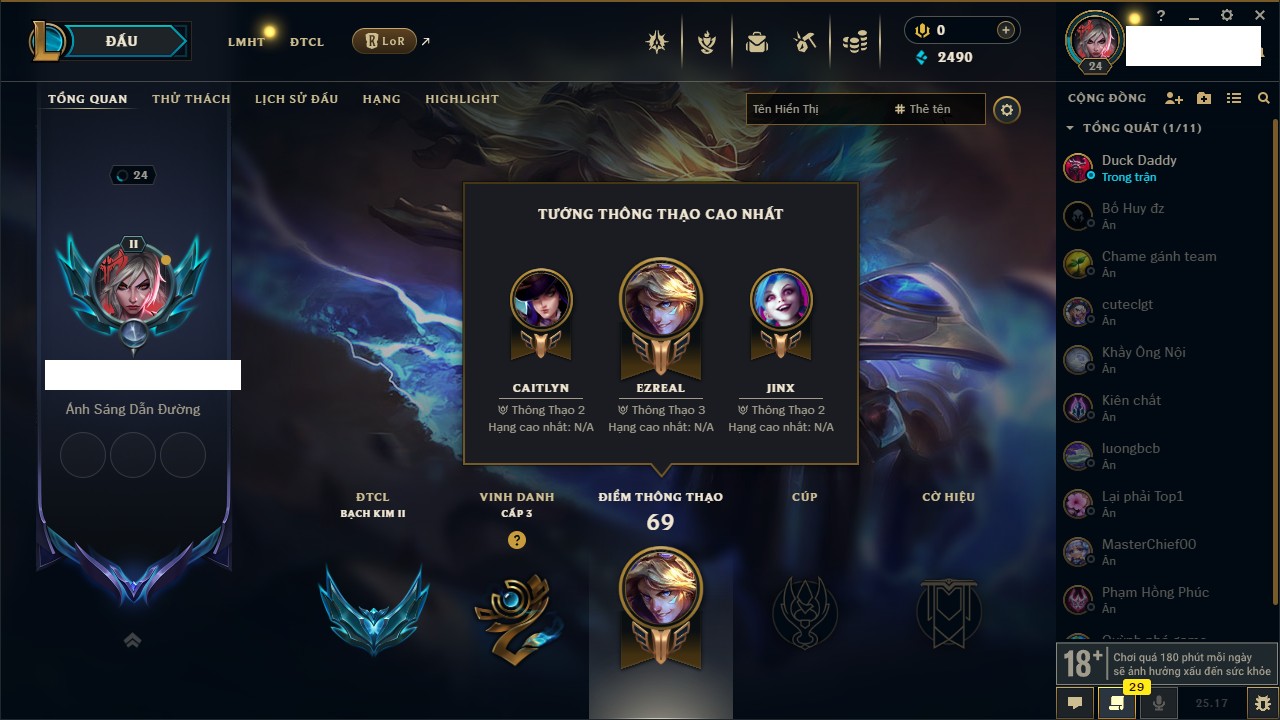Screen dimensions: 1280x720
Task: Click the Vinh Danh question mark help
Action: tap(516, 540)
